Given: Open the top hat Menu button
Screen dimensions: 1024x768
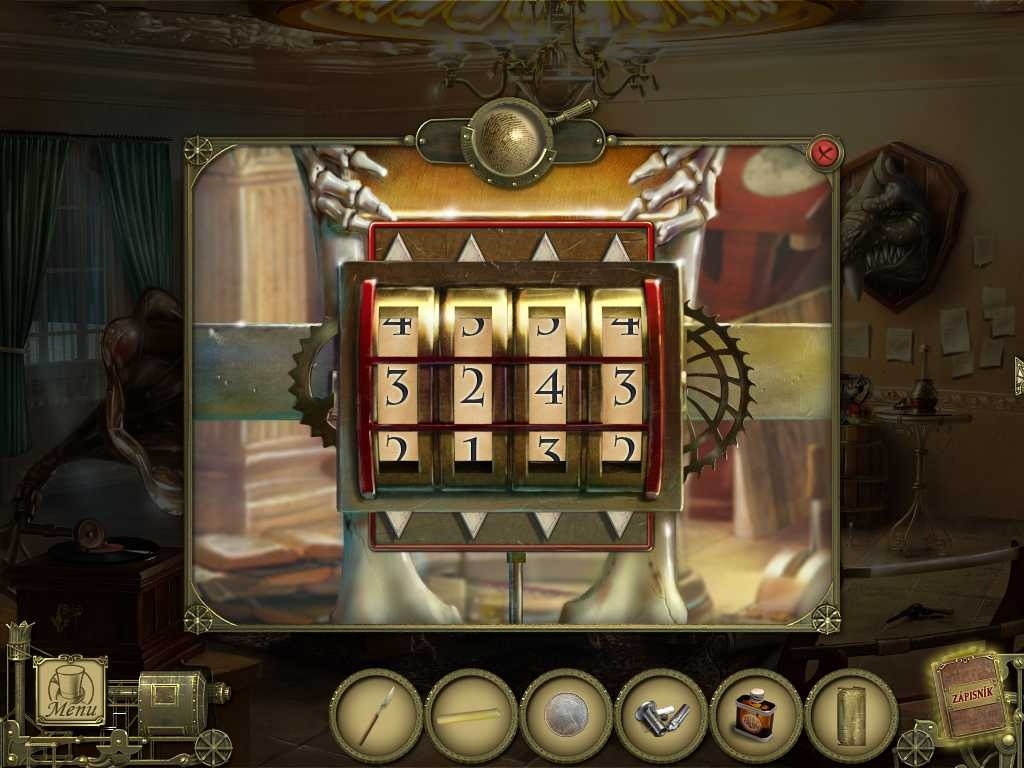Looking at the screenshot, I should click(71, 690).
